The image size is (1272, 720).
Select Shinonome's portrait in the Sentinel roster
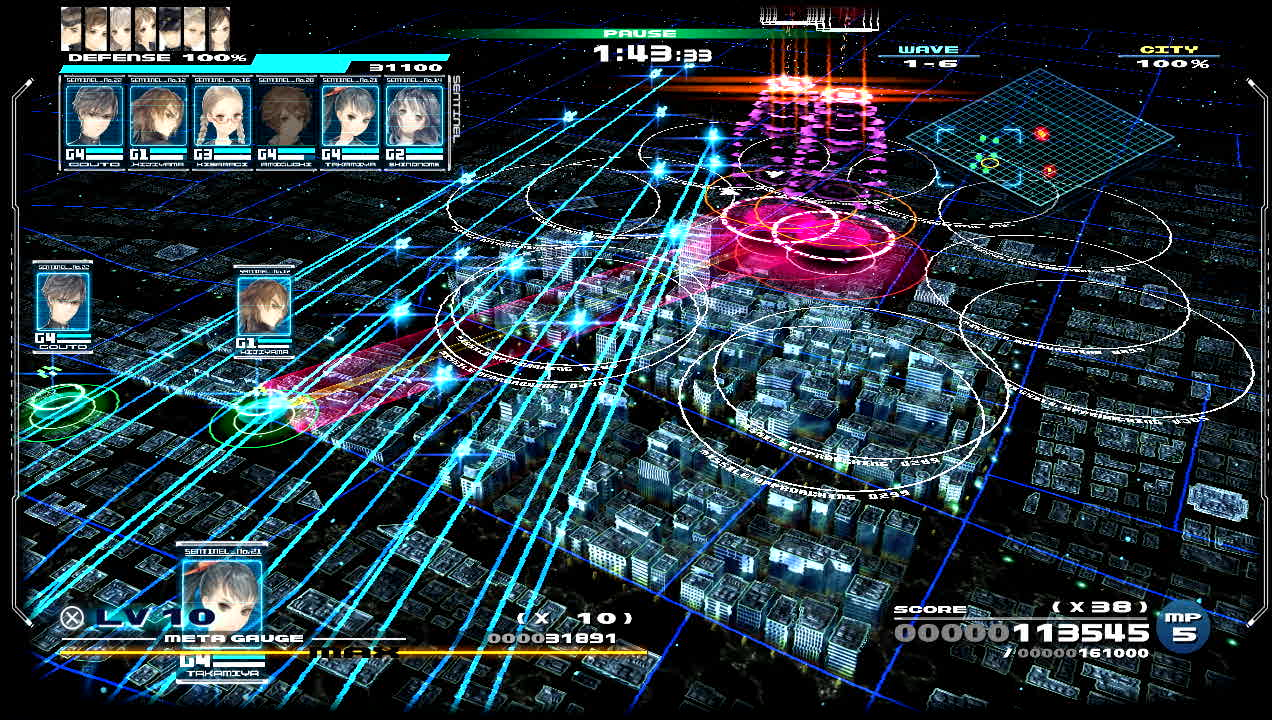414,116
